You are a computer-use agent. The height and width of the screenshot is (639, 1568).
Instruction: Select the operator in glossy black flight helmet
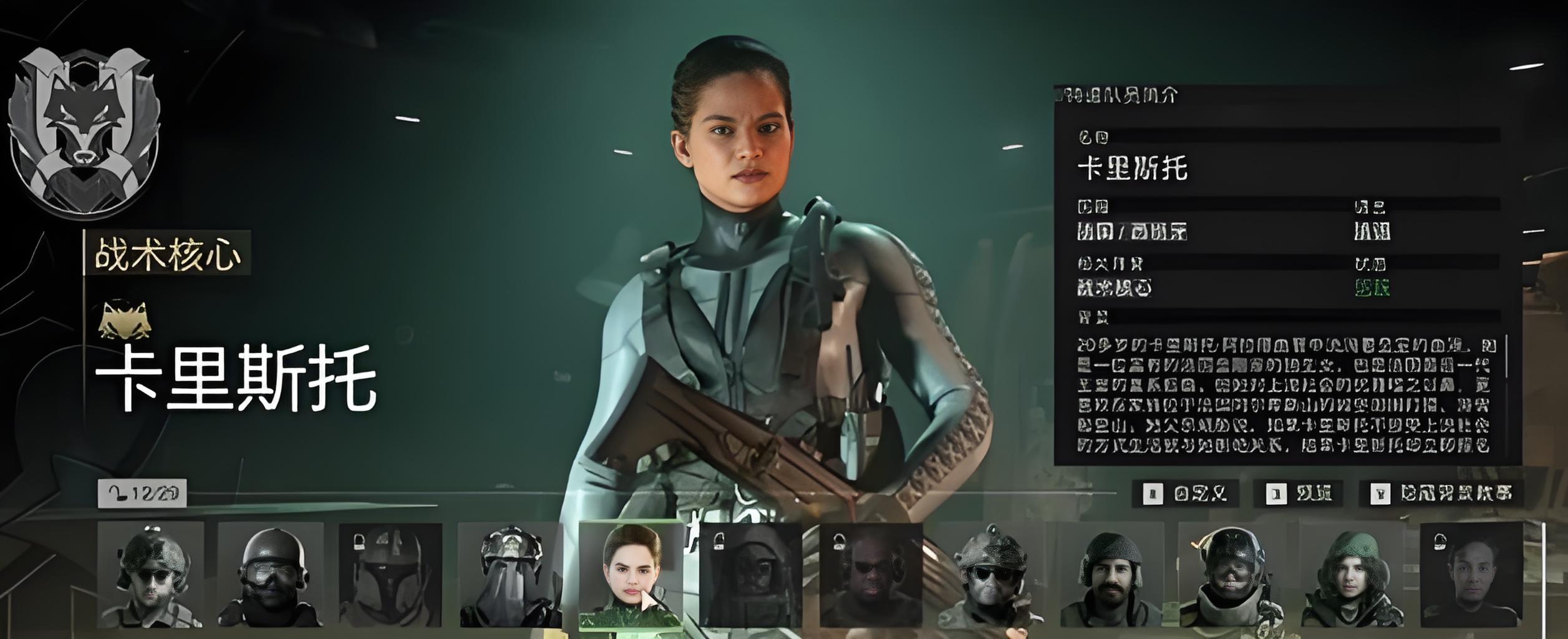(1231, 575)
